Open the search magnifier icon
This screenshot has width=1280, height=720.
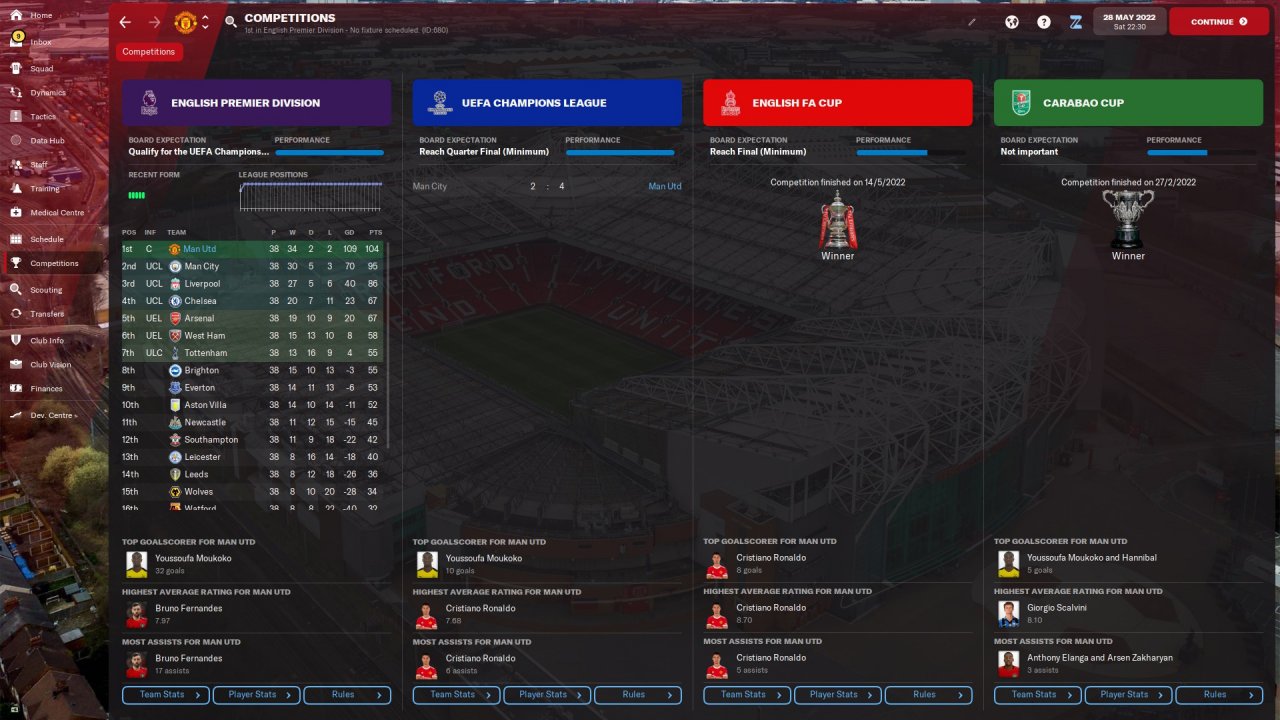pyautogui.click(x=231, y=21)
